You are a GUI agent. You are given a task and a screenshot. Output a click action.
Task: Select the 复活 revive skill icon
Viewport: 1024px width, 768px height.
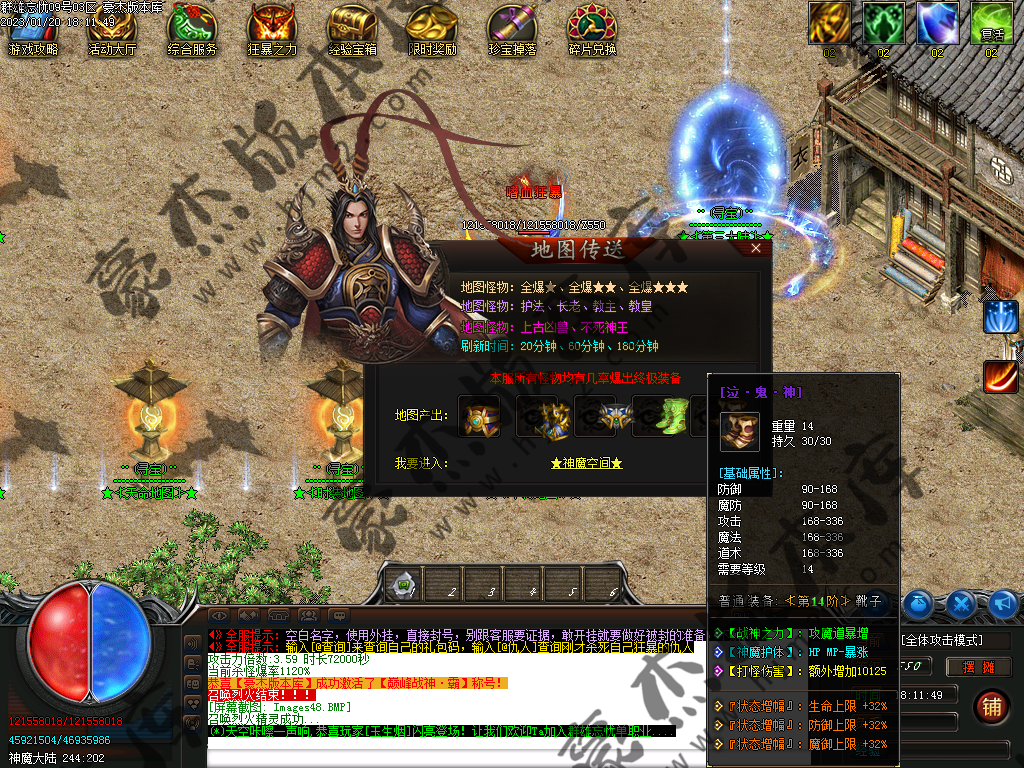(x=991, y=24)
